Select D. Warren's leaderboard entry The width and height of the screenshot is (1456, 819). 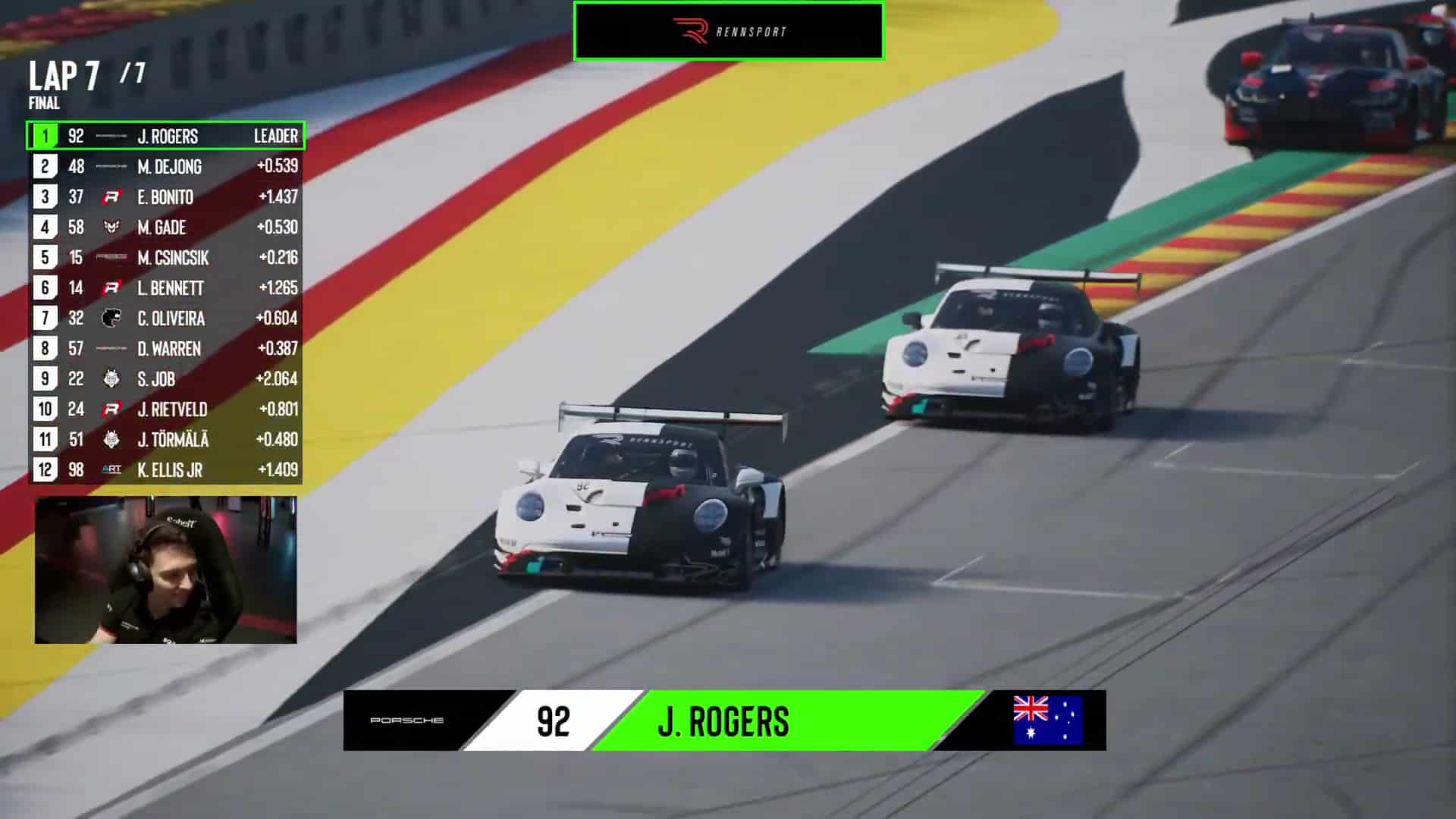[165, 349]
